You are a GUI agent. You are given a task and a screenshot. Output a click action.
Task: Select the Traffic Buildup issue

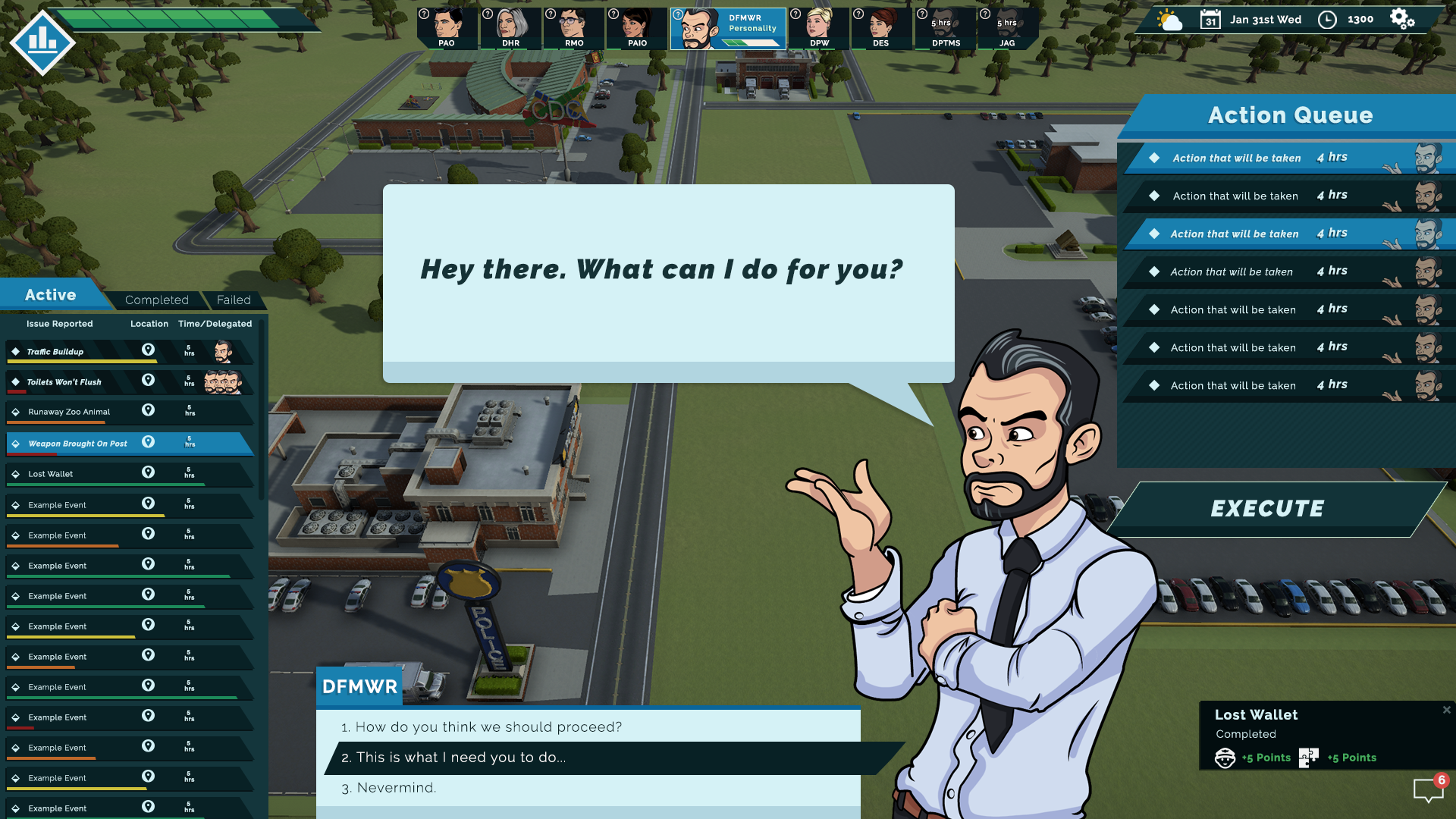55,352
